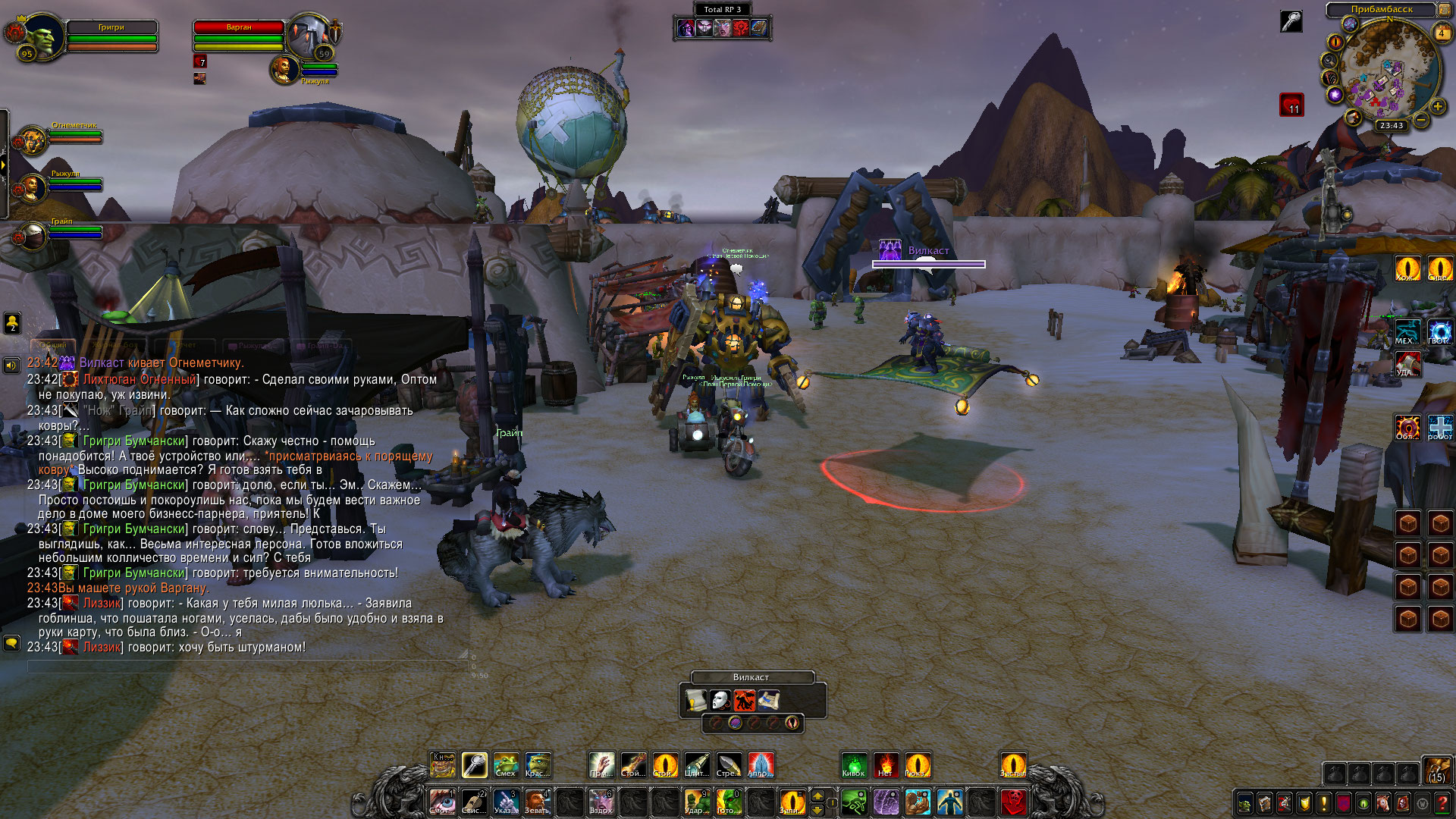Open the mounts horse-head micro button

pyautogui.click(x=1382, y=802)
